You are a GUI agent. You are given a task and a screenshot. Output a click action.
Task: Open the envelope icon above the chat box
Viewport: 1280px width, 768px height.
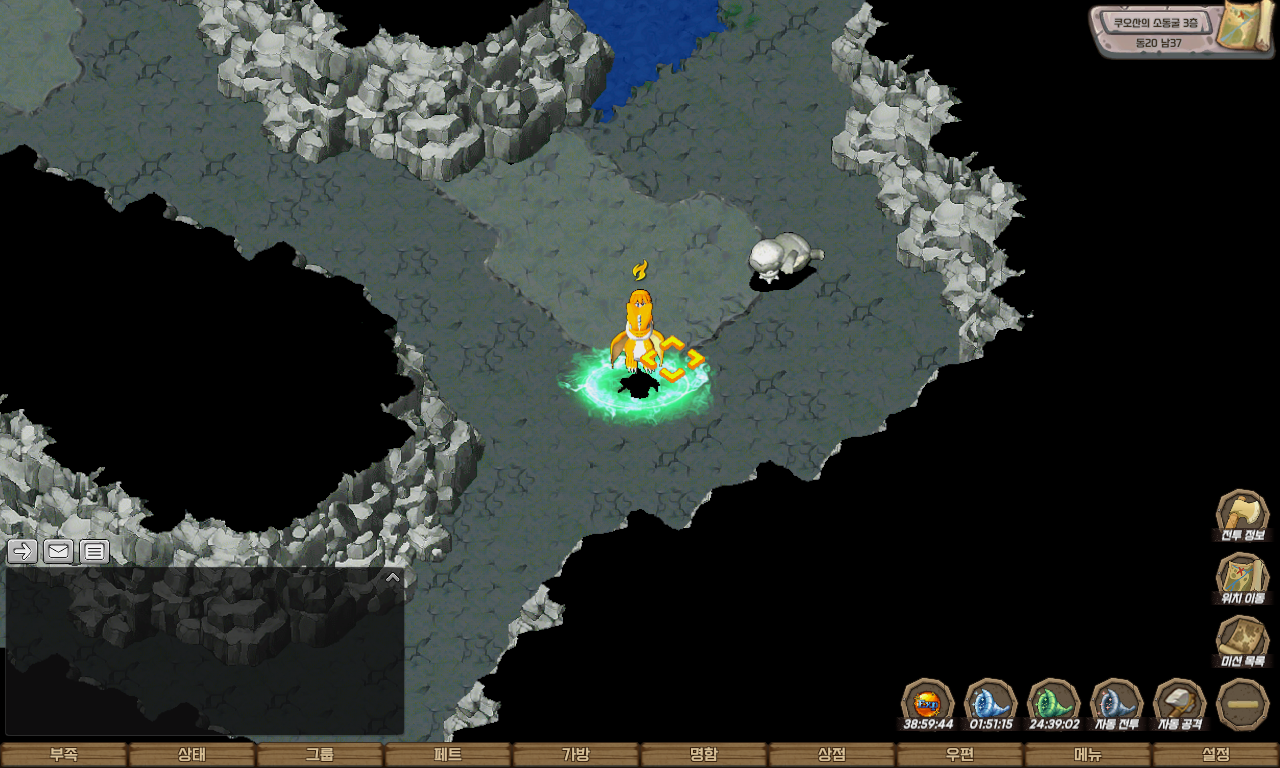click(x=59, y=551)
